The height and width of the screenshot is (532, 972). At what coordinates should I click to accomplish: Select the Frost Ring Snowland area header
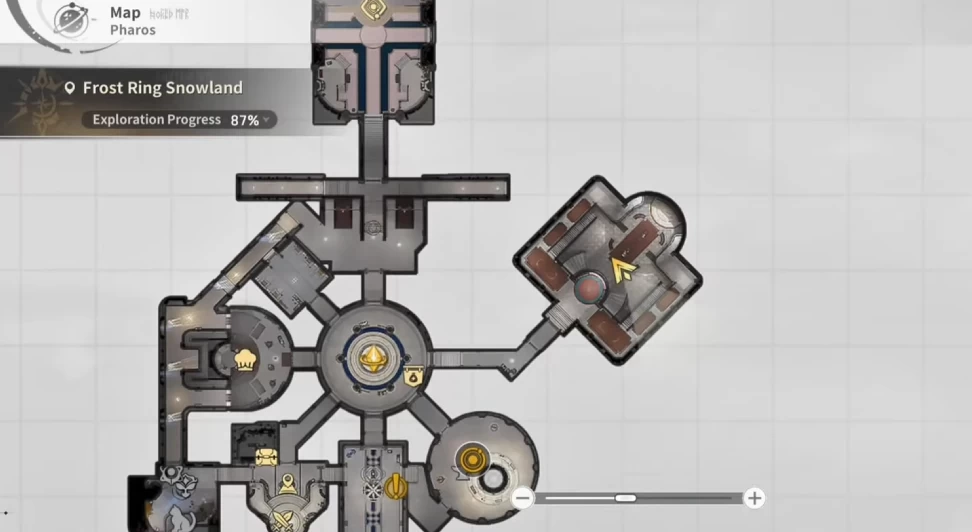(x=160, y=88)
